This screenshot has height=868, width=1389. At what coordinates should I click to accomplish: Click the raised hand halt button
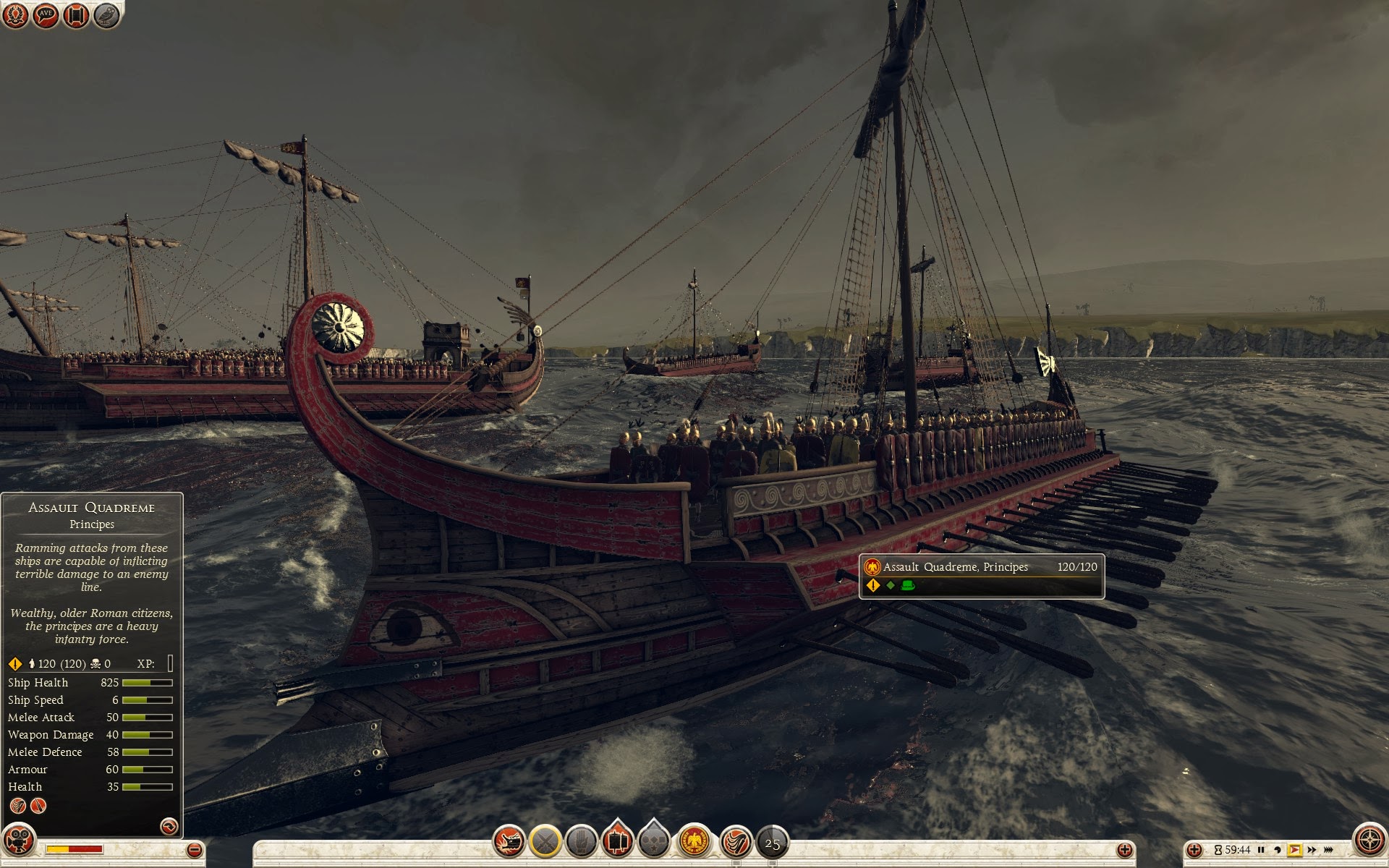[581, 841]
